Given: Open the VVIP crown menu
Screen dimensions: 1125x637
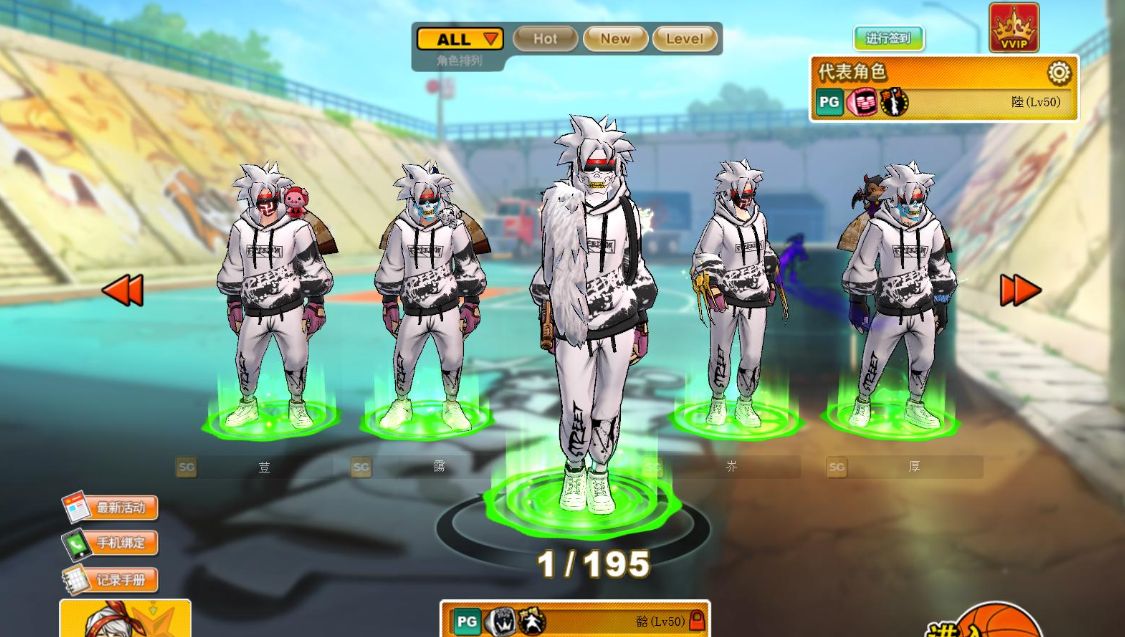Looking at the screenshot, I should [x=1013, y=27].
